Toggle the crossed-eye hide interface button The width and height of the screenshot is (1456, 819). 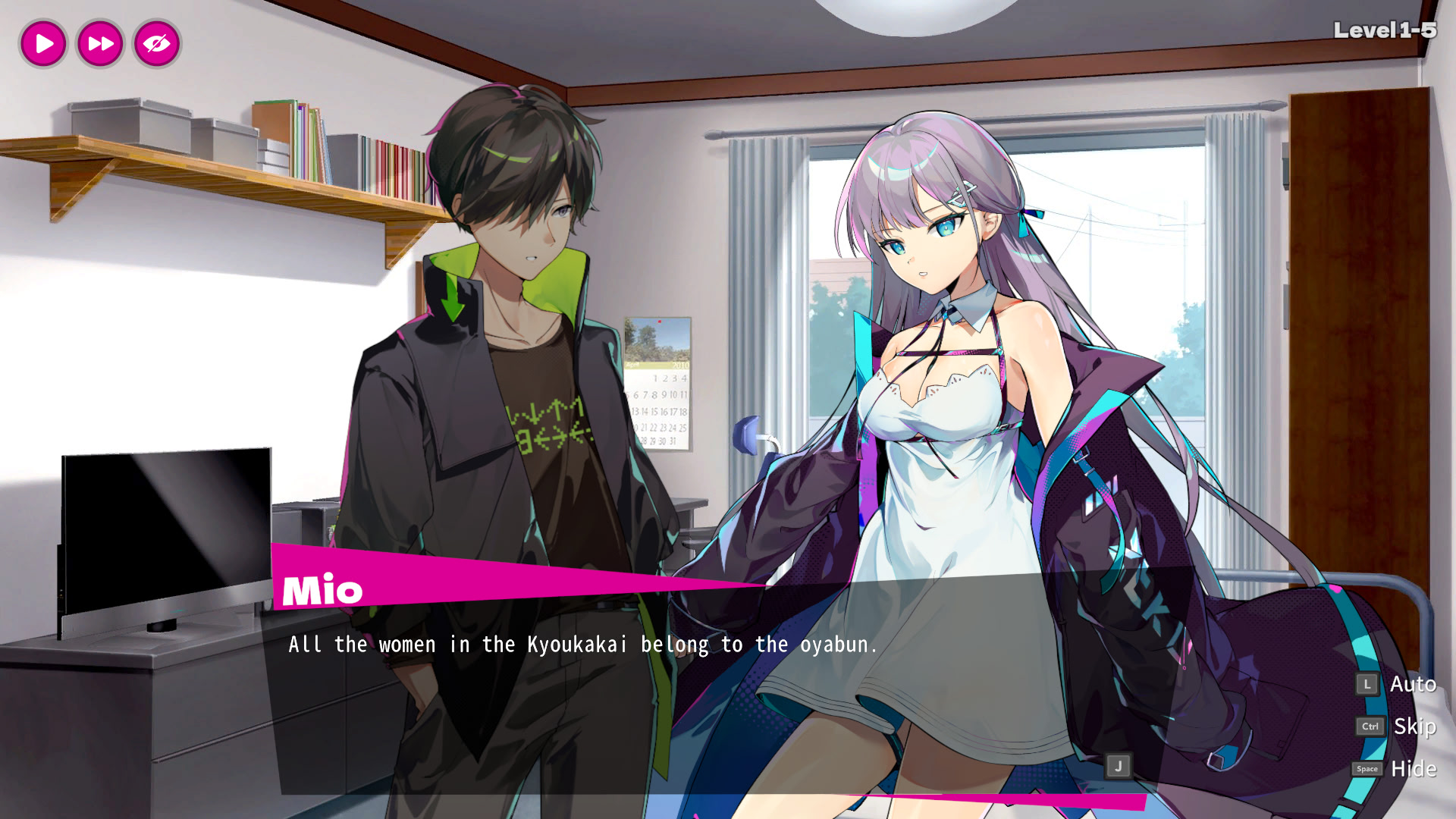[x=157, y=43]
